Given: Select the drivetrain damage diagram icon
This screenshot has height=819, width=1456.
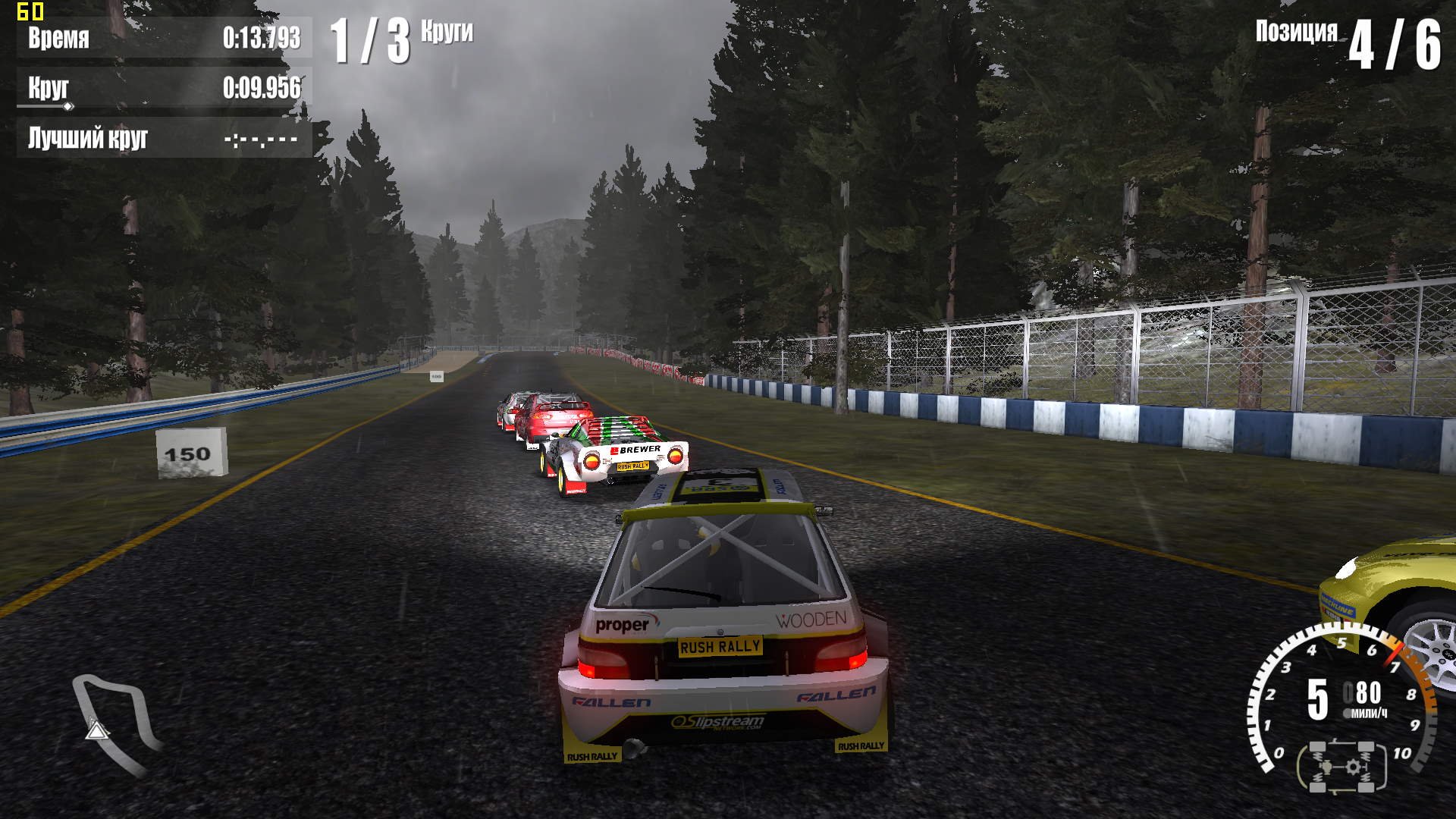Looking at the screenshot, I should (x=1341, y=767).
